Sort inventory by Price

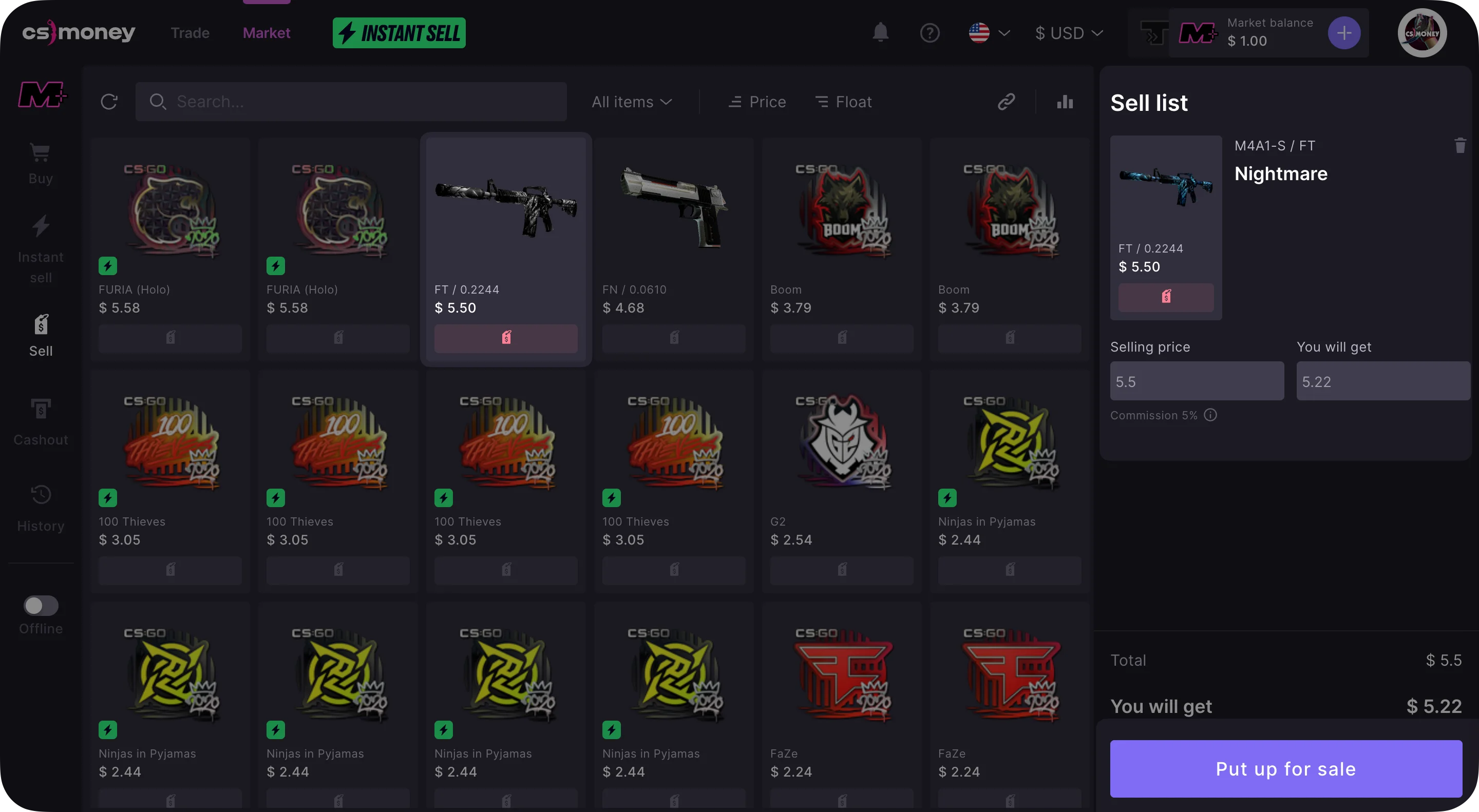(757, 102)
